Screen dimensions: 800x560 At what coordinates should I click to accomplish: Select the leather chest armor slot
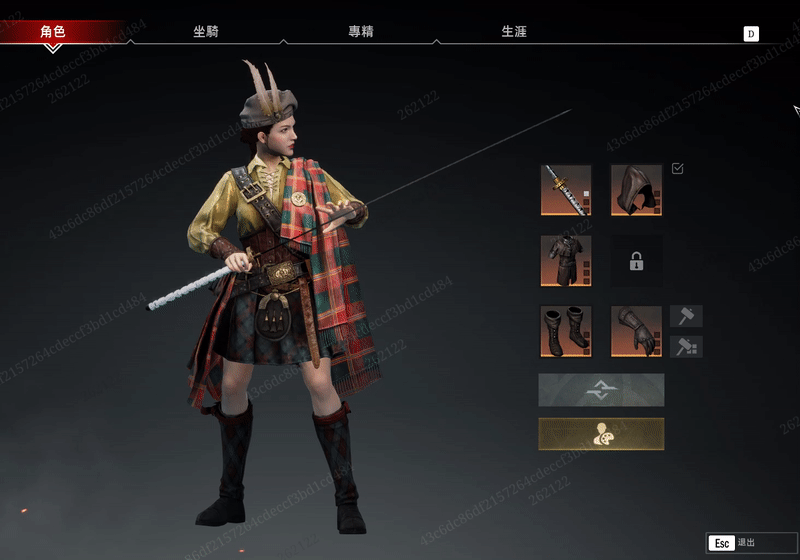click(x=566, y=261)
